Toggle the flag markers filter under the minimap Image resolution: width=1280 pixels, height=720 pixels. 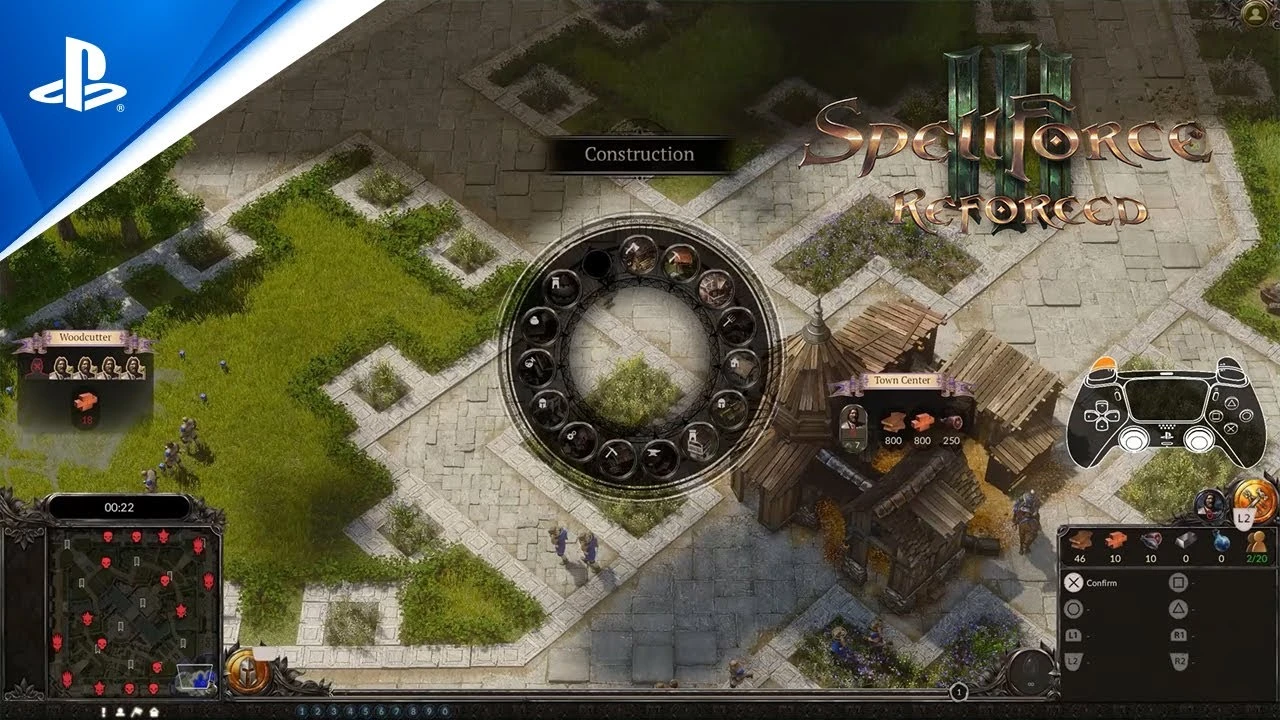pos(137,712)
